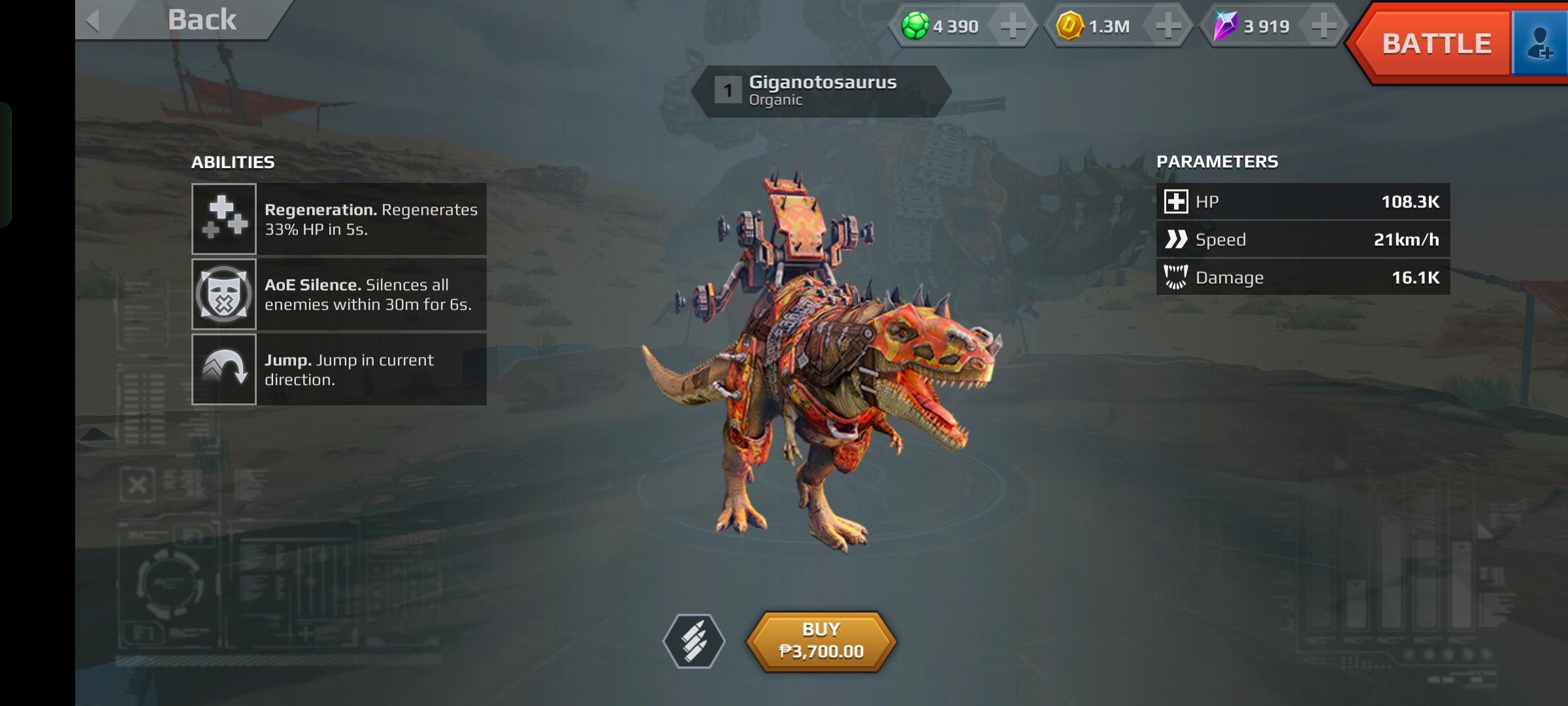The image size is (1568, 706).
Task: Select the Jump ability icon
Action: (224, 369)
